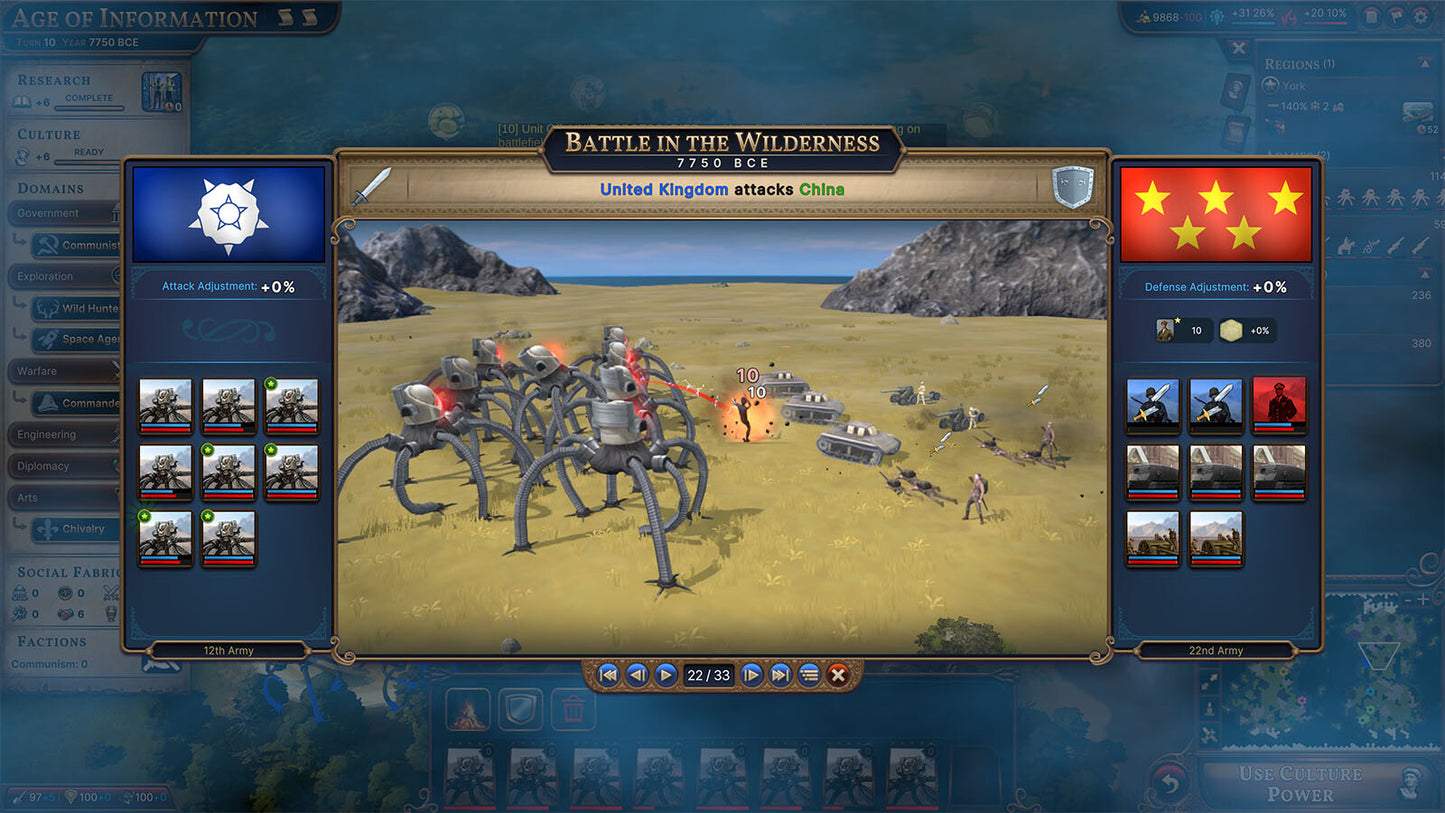This screenshot has width=1445, height=813.
Task: Play the battle replay
Action: (666, 675)
